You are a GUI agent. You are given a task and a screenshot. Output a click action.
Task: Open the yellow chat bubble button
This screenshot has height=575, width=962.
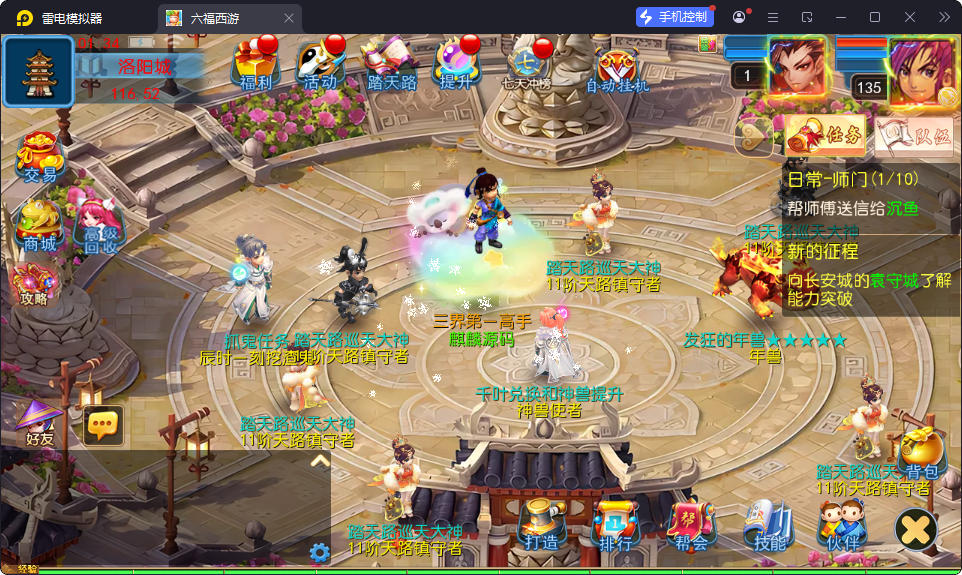[103, 425]
